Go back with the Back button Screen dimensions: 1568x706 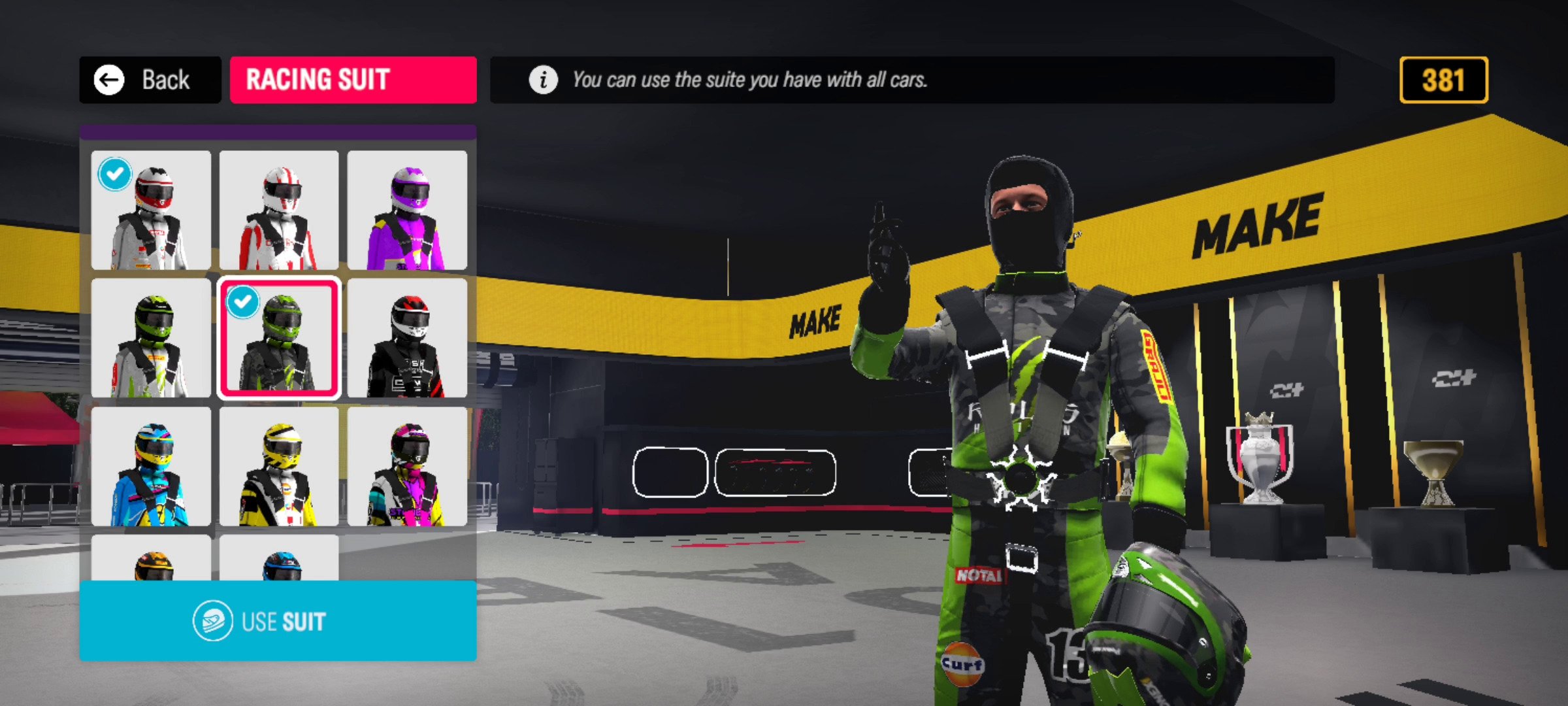(x=150, y=80)
